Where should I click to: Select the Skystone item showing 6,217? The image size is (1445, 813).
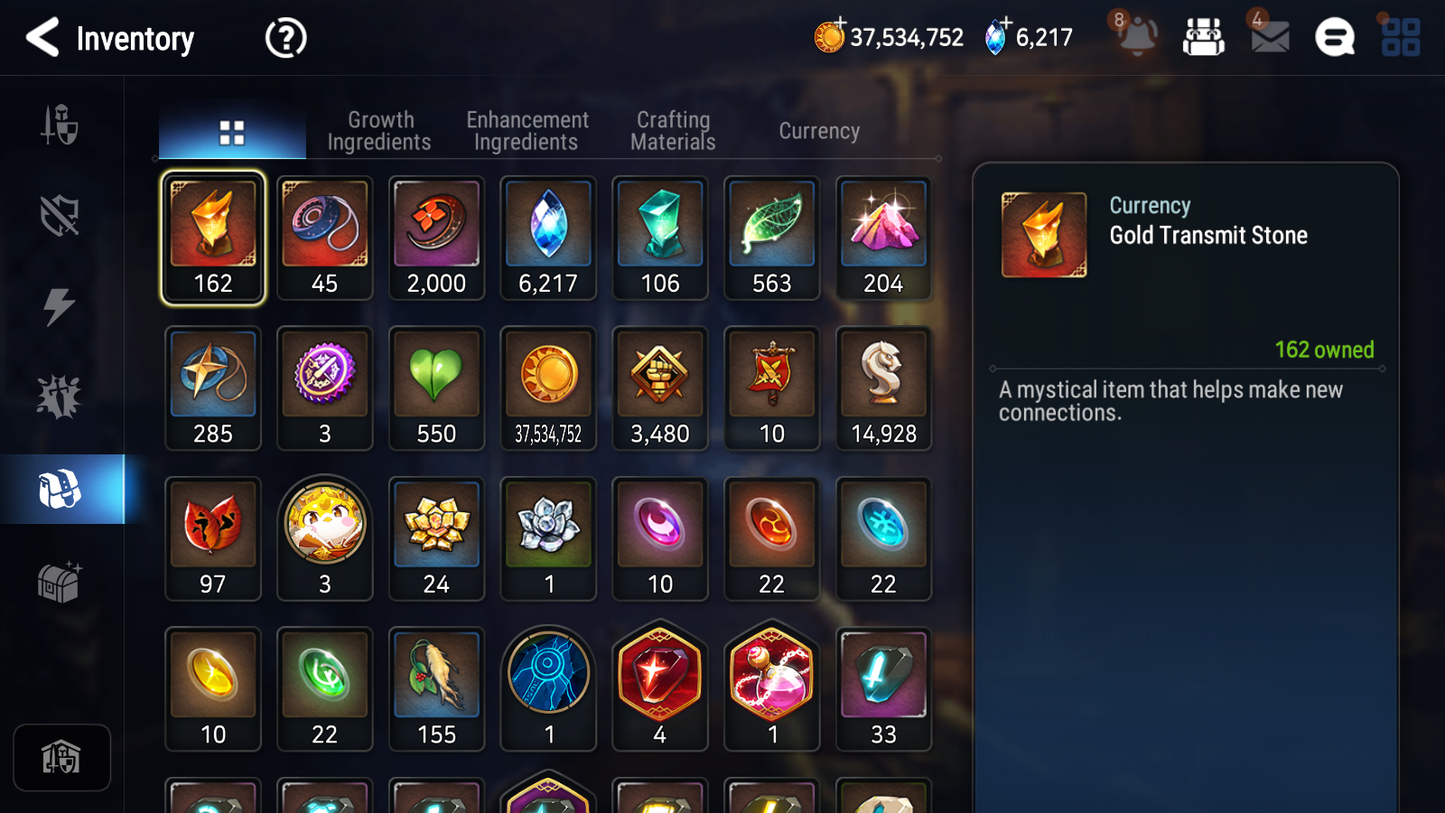[548, 238]
